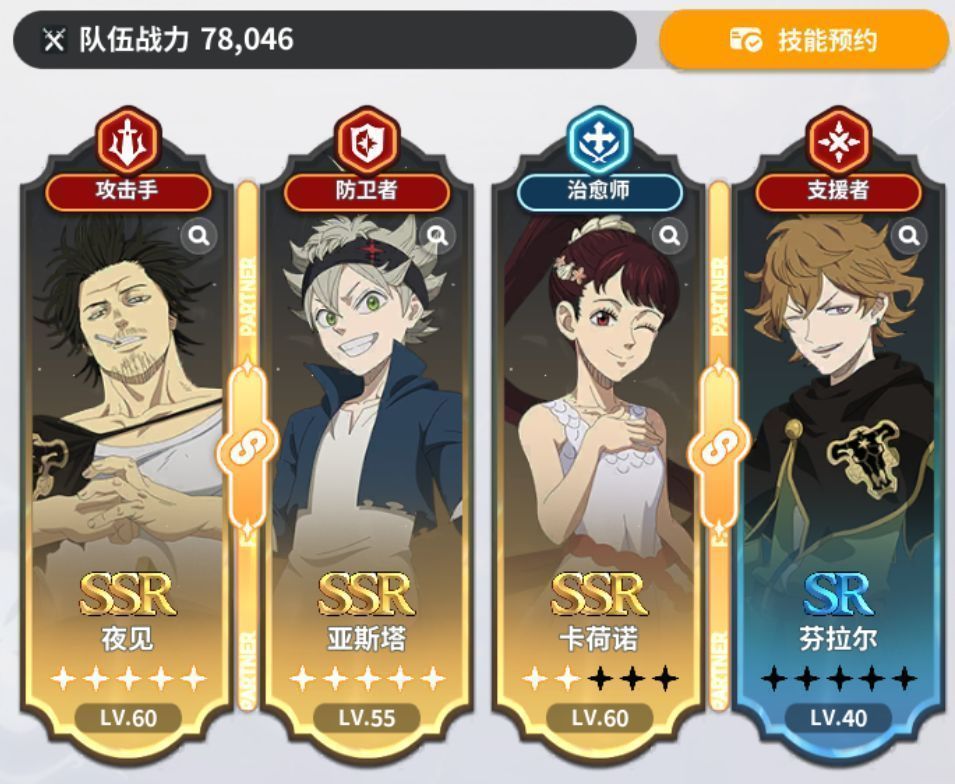Show 芬拉尔 details using magnifier icon

pos(909,236)
